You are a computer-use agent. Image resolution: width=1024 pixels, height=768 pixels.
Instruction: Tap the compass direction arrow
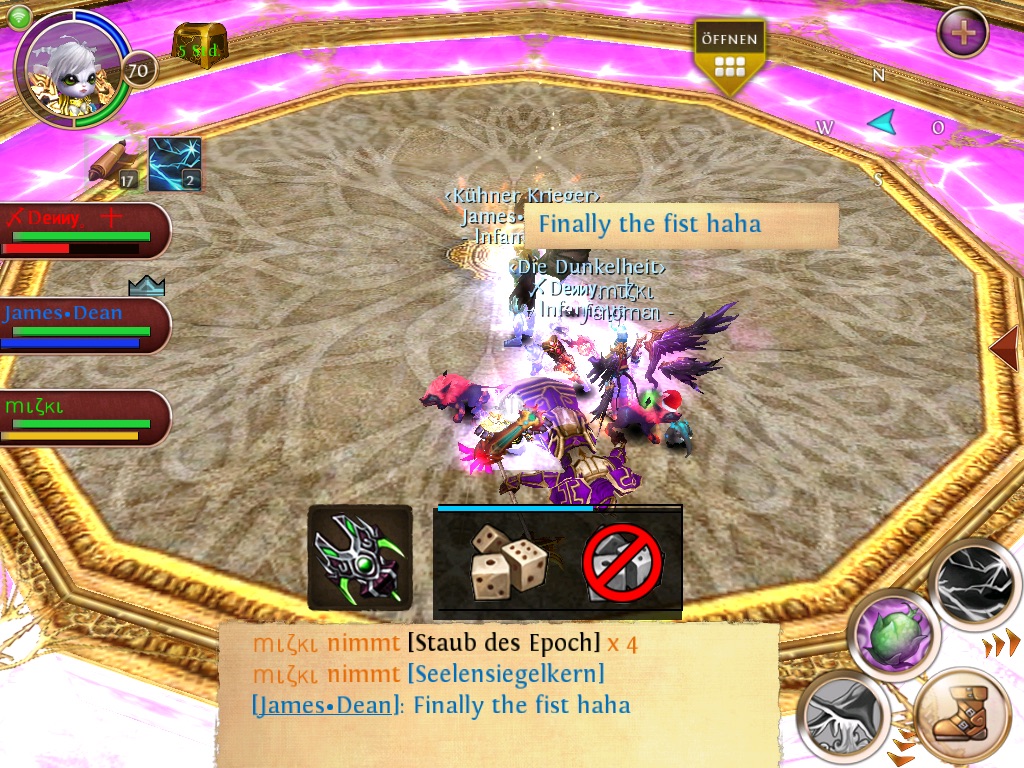click(881, 122)
